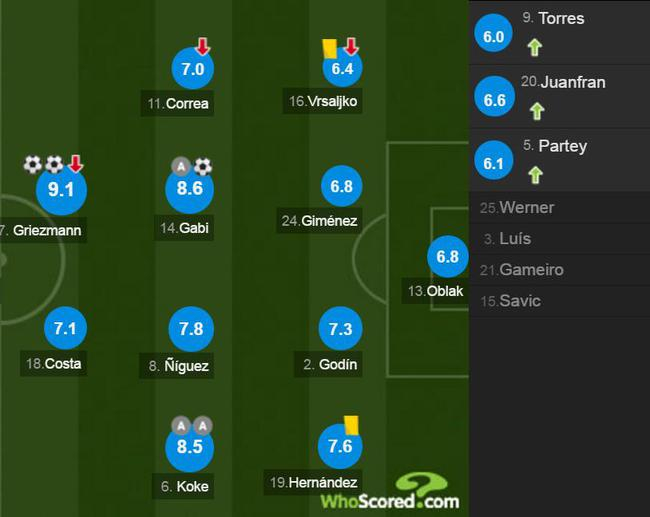The height and width of the screenshot is (517, 650).
Task: Select Griezmann's 9.1 rating circle
Action: (x=61, y=189)
